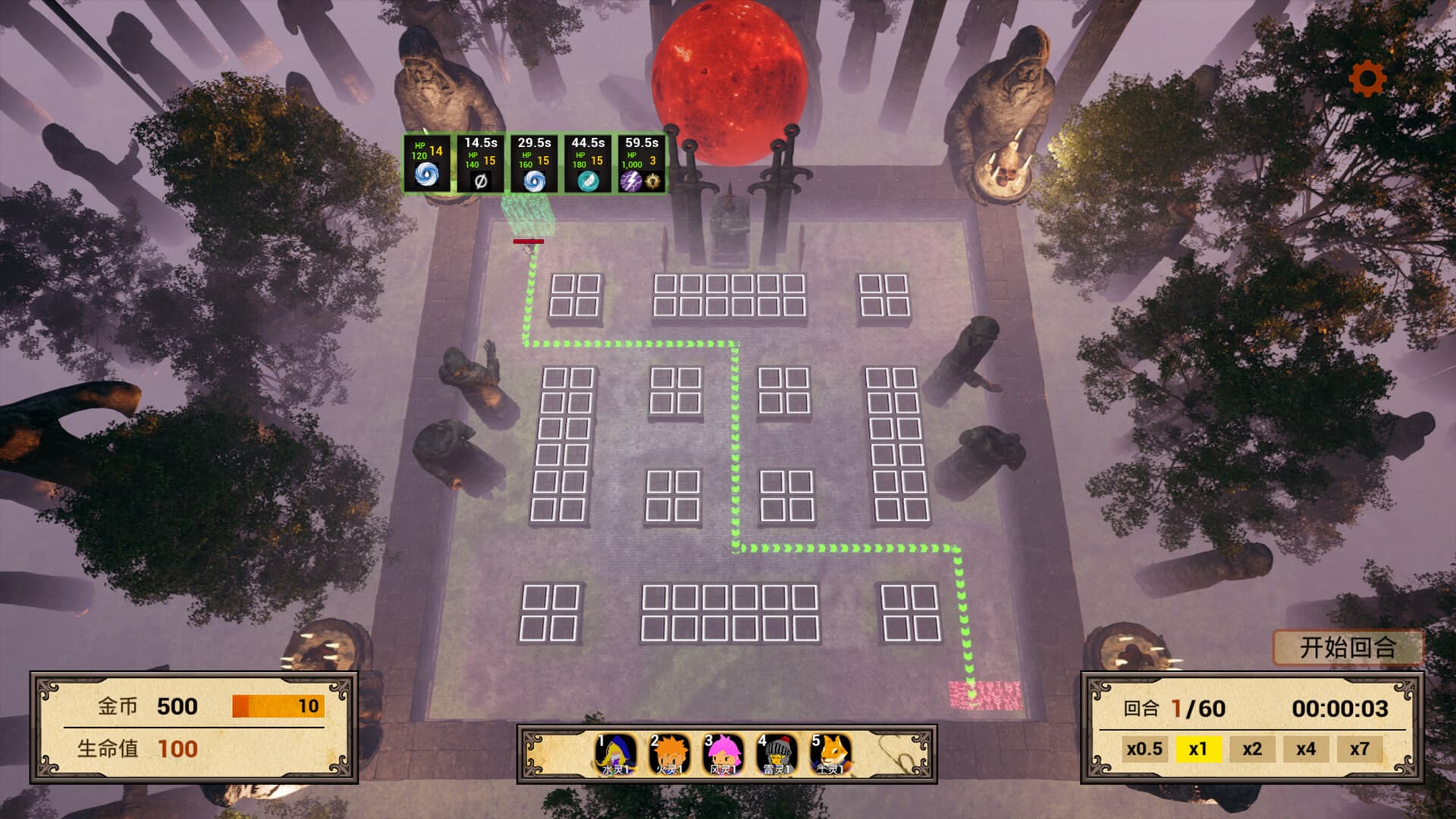Viewport: 1456px width, 819px height.
Task: Select the x4 speed option
Action: click(x=1305, y=749)
